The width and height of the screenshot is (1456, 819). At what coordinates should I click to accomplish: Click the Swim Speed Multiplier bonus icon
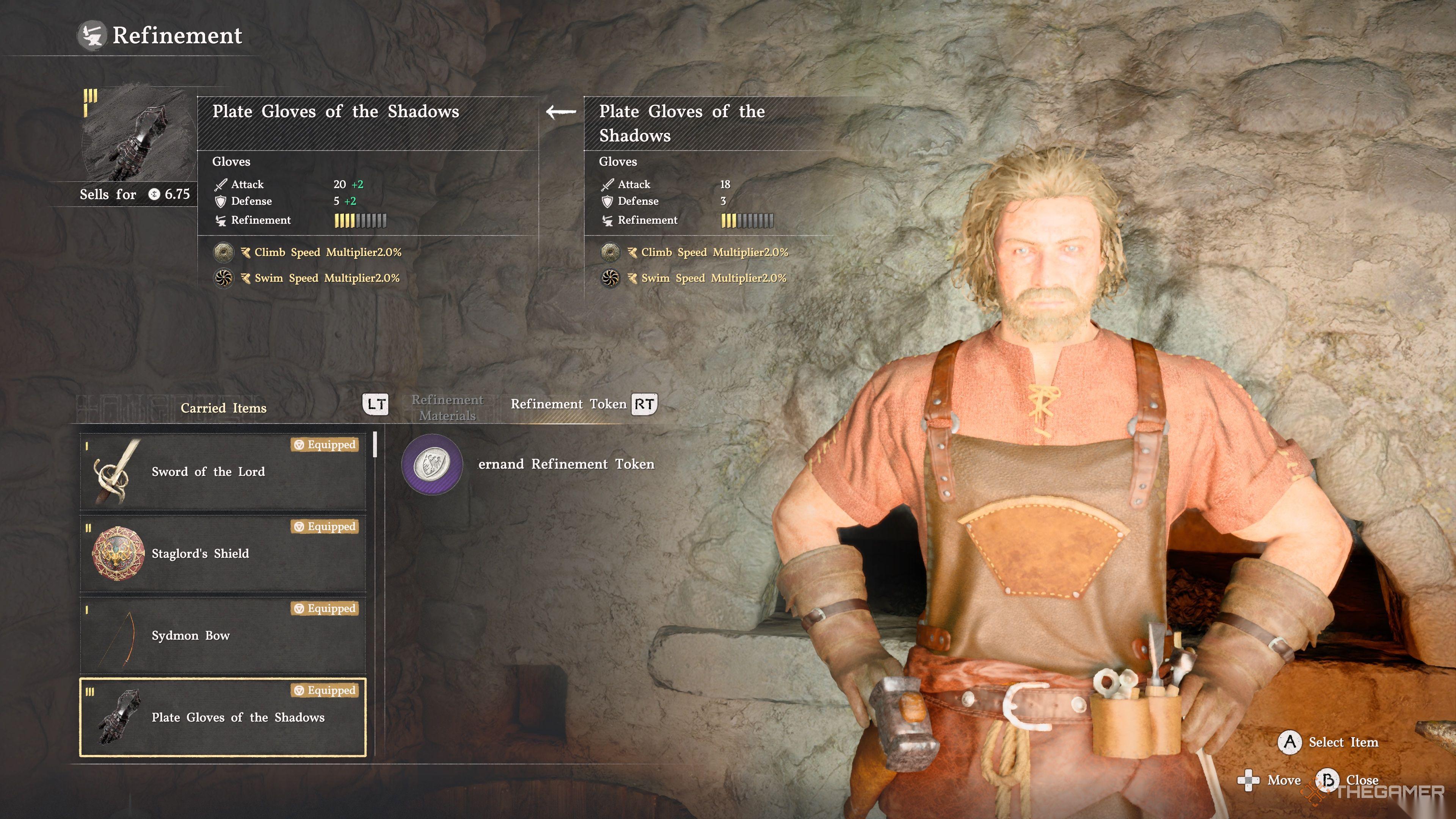coord(223,278)
